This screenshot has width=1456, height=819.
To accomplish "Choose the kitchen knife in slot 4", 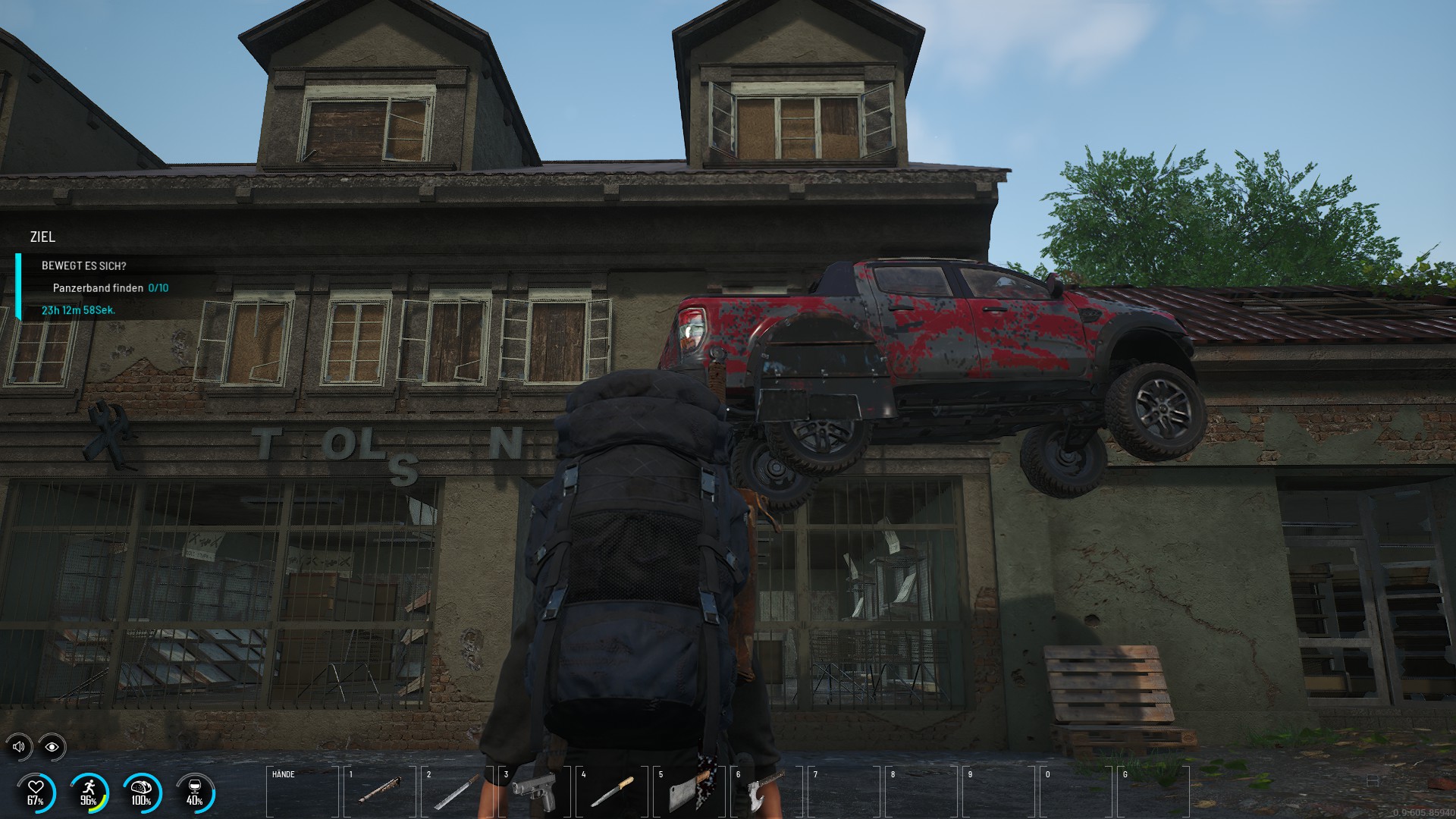I will click(612, 792).
